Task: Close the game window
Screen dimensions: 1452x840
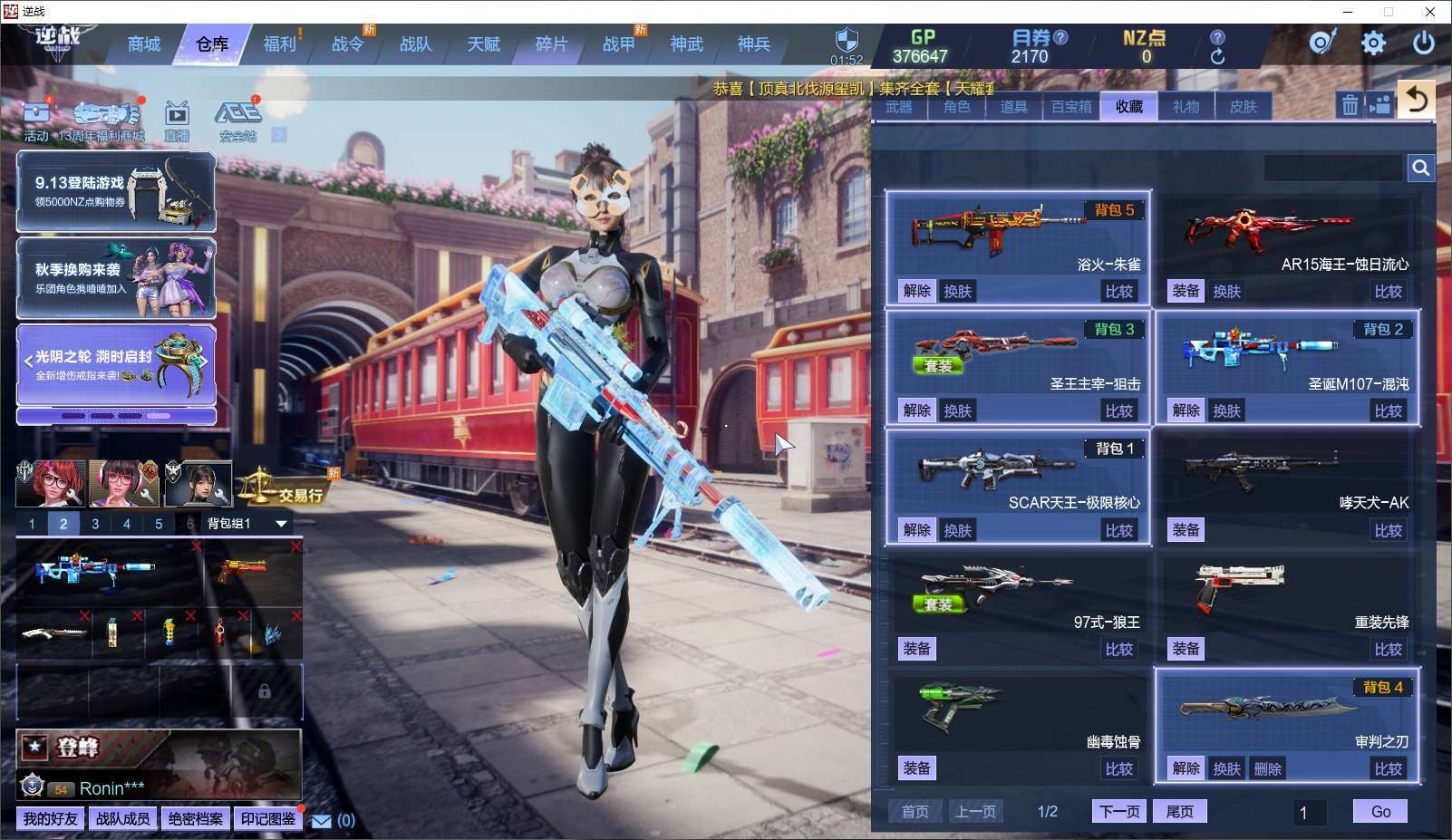Action: tap(1430, 12)
